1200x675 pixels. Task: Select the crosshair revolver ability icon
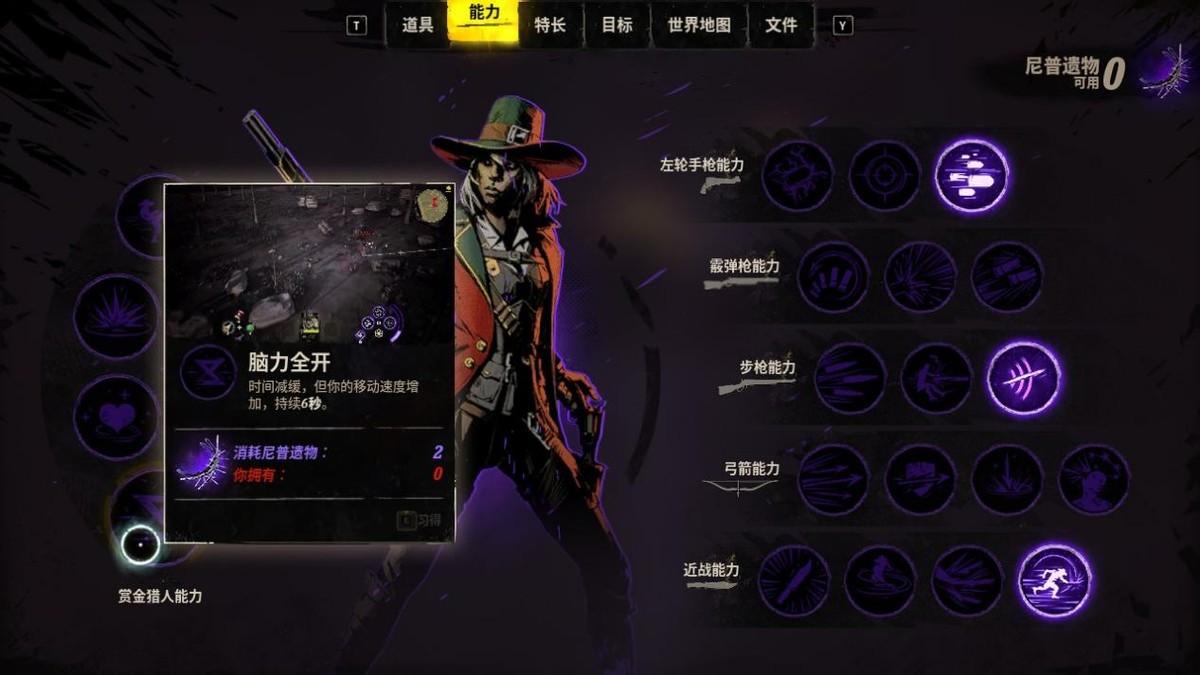point(885,176)
